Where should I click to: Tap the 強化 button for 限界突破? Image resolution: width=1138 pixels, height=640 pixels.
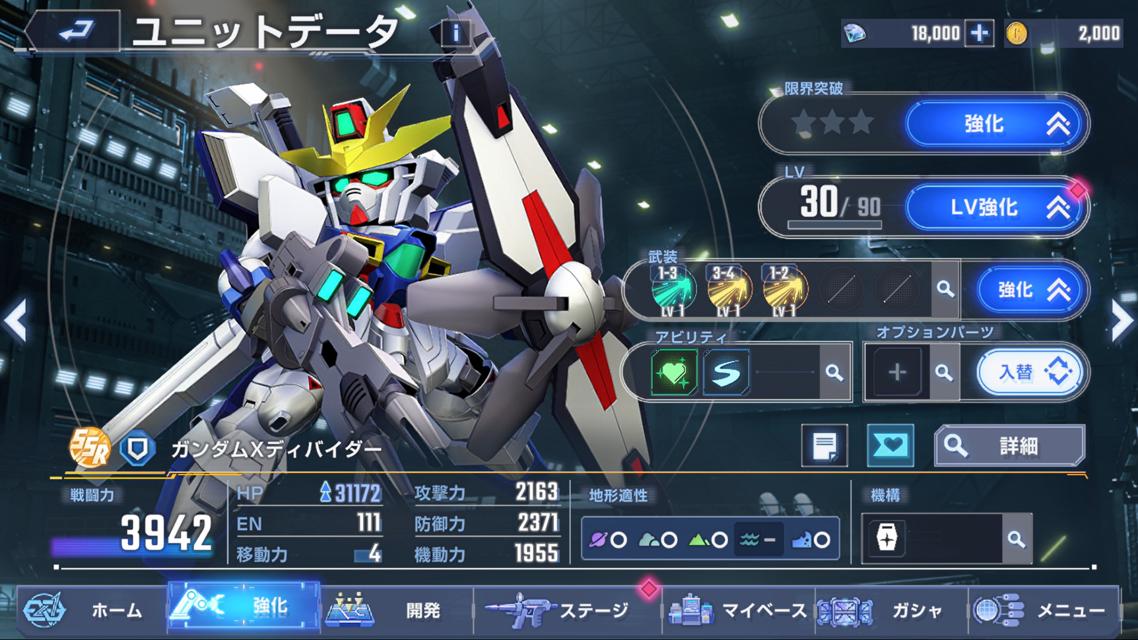tap(996, 124)
